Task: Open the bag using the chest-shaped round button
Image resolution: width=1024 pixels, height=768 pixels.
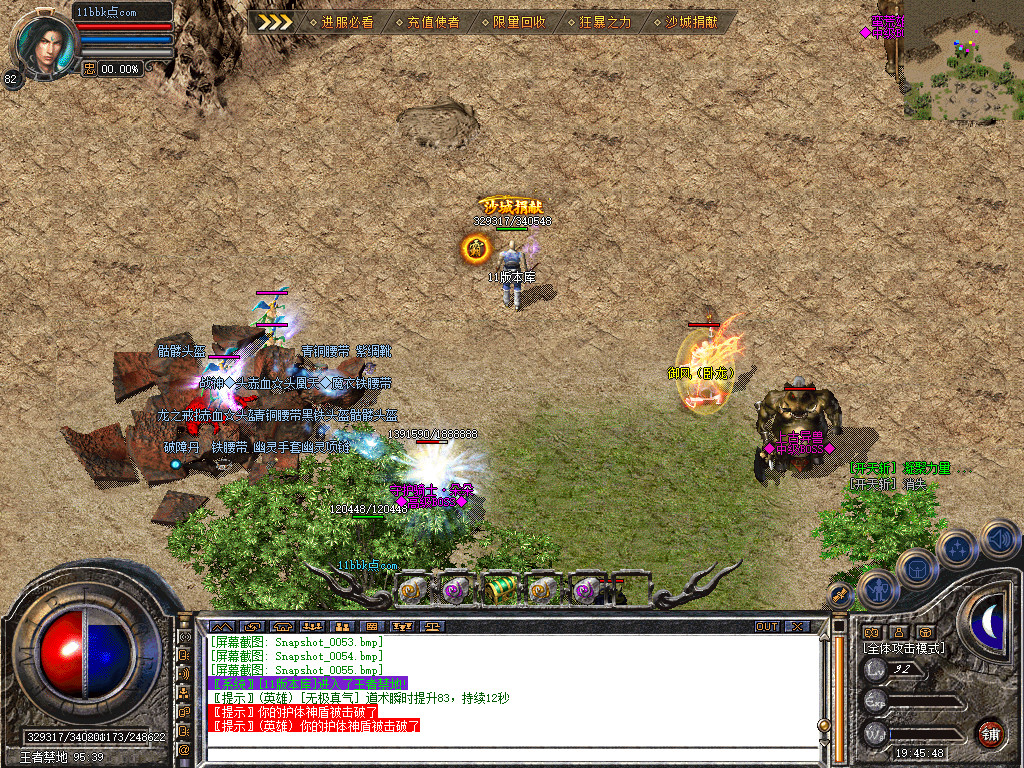Action: point(916,569)
